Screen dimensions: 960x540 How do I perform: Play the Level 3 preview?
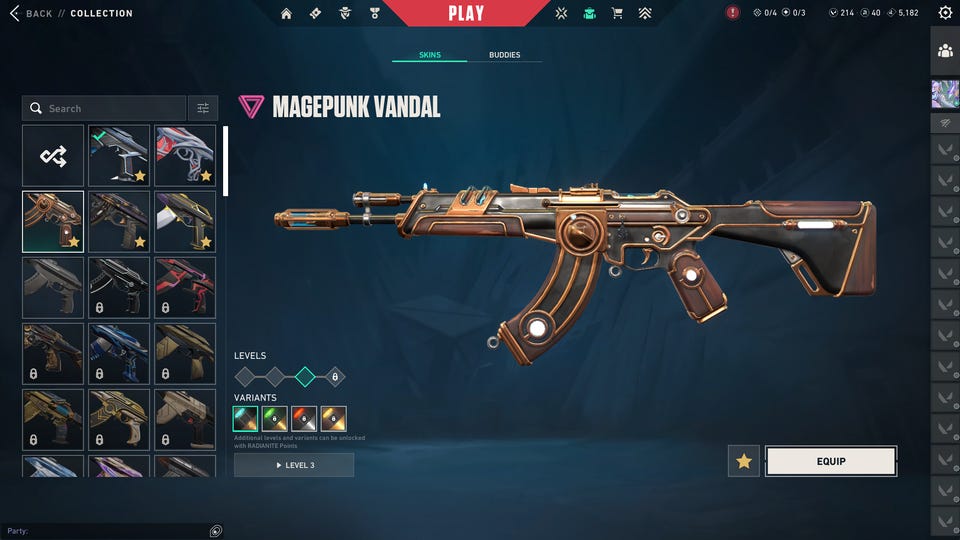coord(294,465)
